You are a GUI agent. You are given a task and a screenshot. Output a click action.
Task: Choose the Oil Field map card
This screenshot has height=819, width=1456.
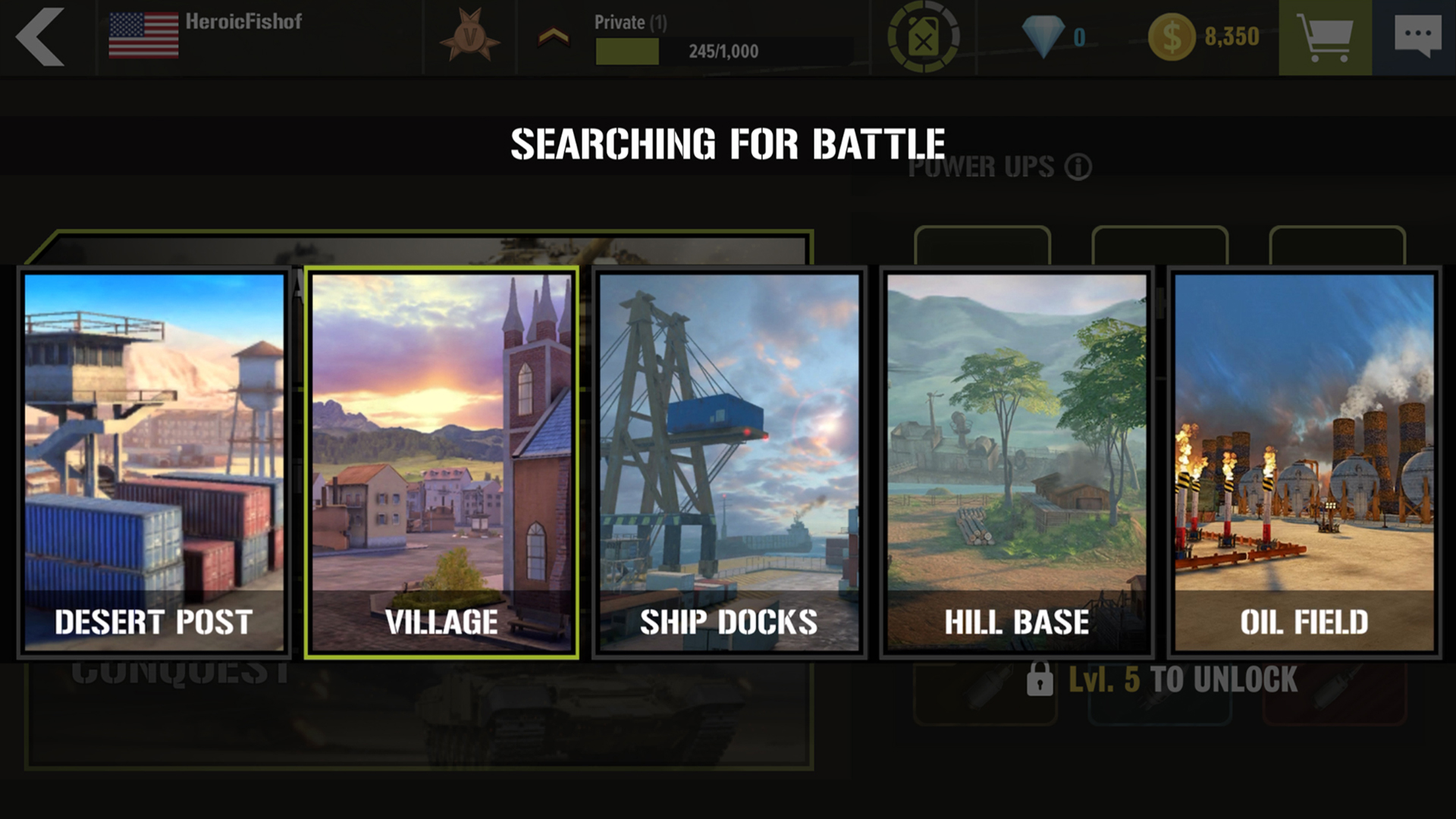[x=1304, y=462]
